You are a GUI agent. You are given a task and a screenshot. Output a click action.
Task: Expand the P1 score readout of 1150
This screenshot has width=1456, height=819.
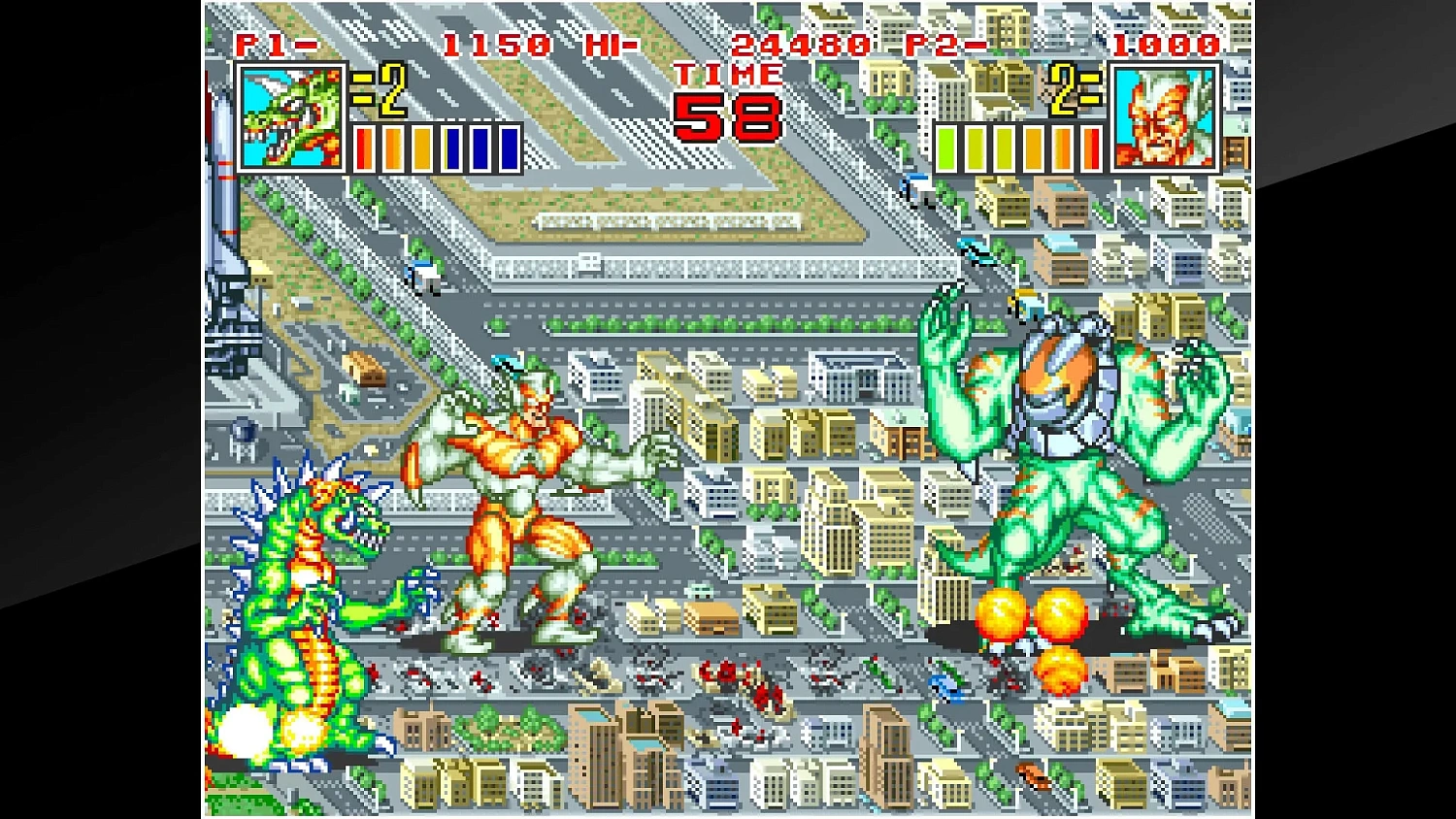point(495,42)
